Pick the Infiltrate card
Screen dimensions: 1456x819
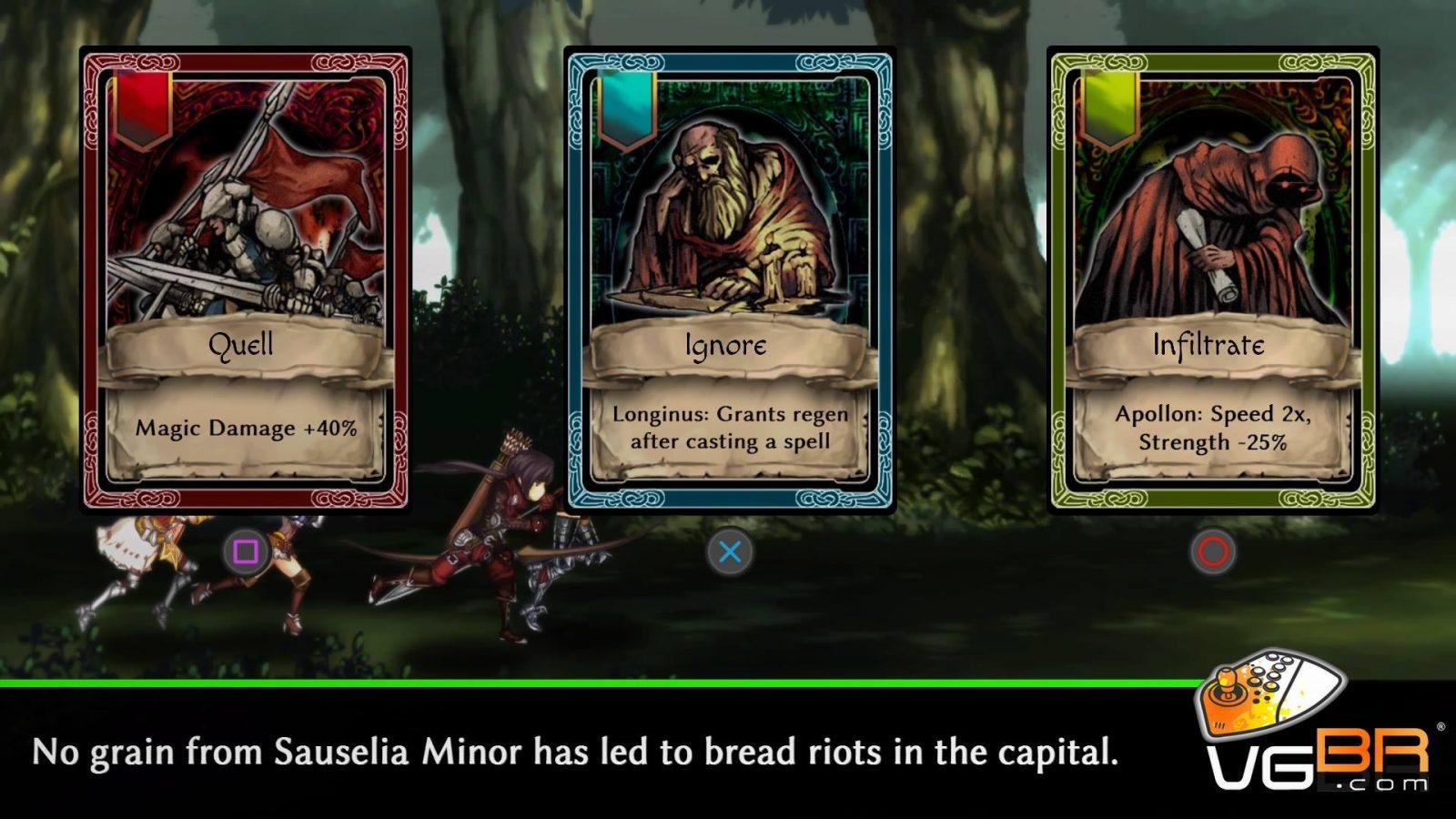(1212, 280)
